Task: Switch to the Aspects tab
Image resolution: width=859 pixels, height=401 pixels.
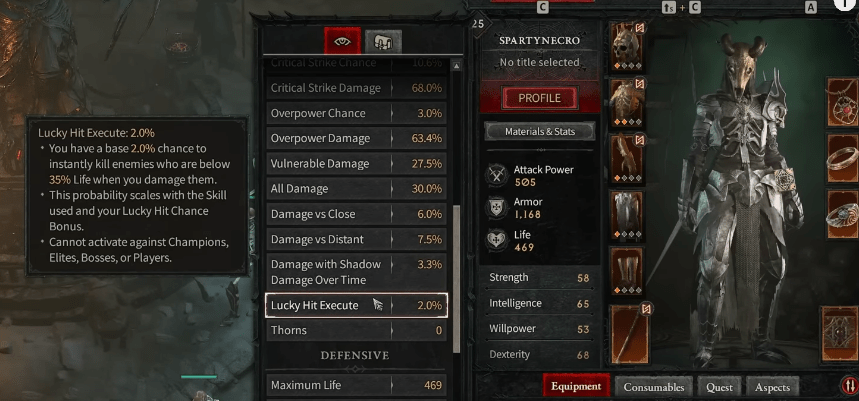Action: pyautogui.click(x=772, y=387)
